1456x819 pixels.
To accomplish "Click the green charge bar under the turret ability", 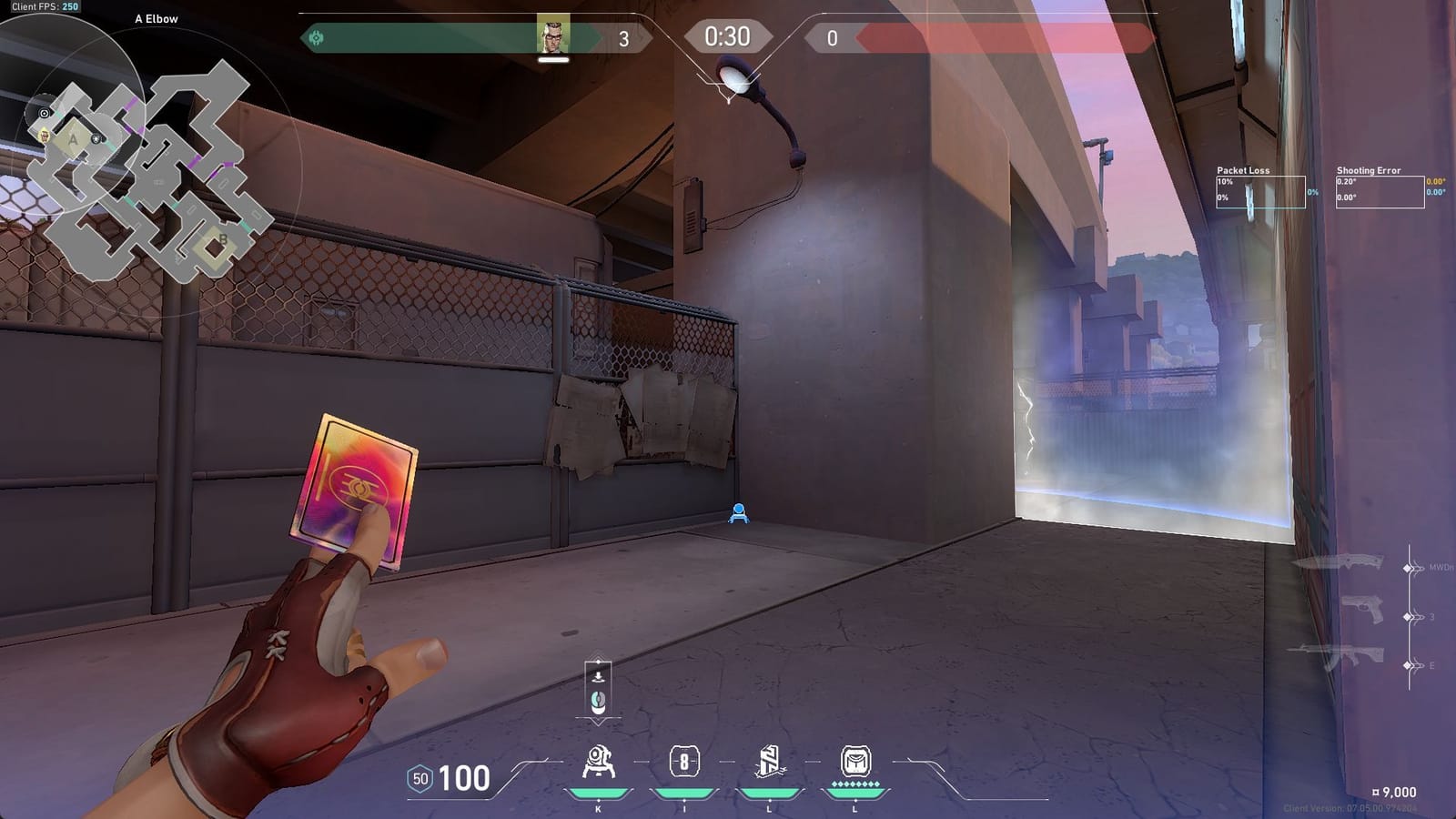I will (x=599, y=791).
